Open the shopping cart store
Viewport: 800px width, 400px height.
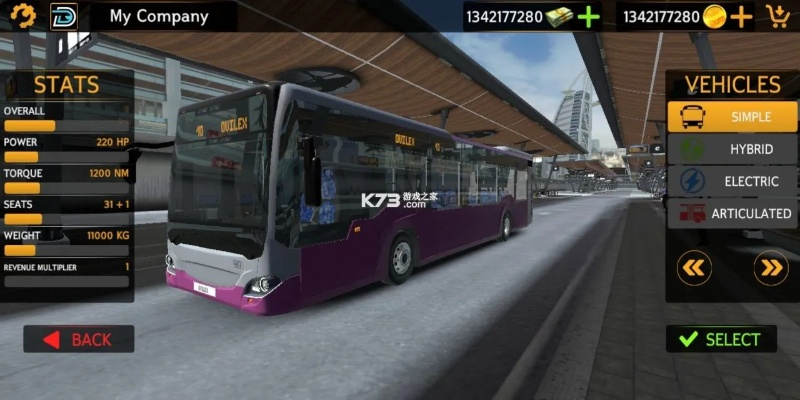pyautogui.click(x=777, y=16)
